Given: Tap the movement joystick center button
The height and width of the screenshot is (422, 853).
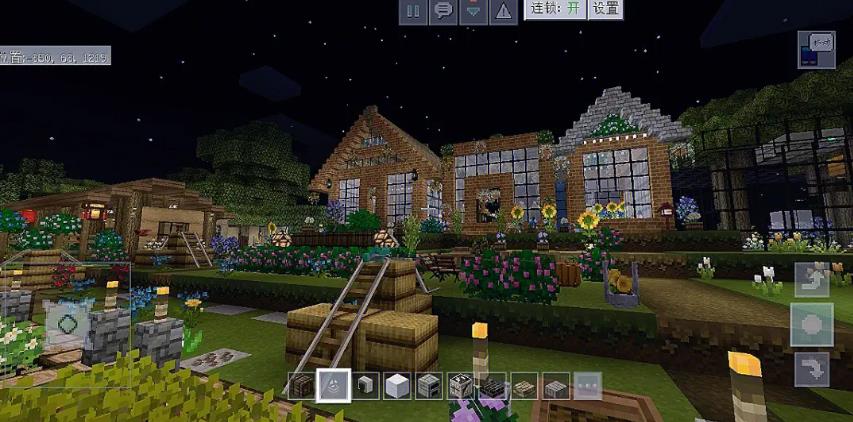Looking at the screenshot, I should [68, 323].
